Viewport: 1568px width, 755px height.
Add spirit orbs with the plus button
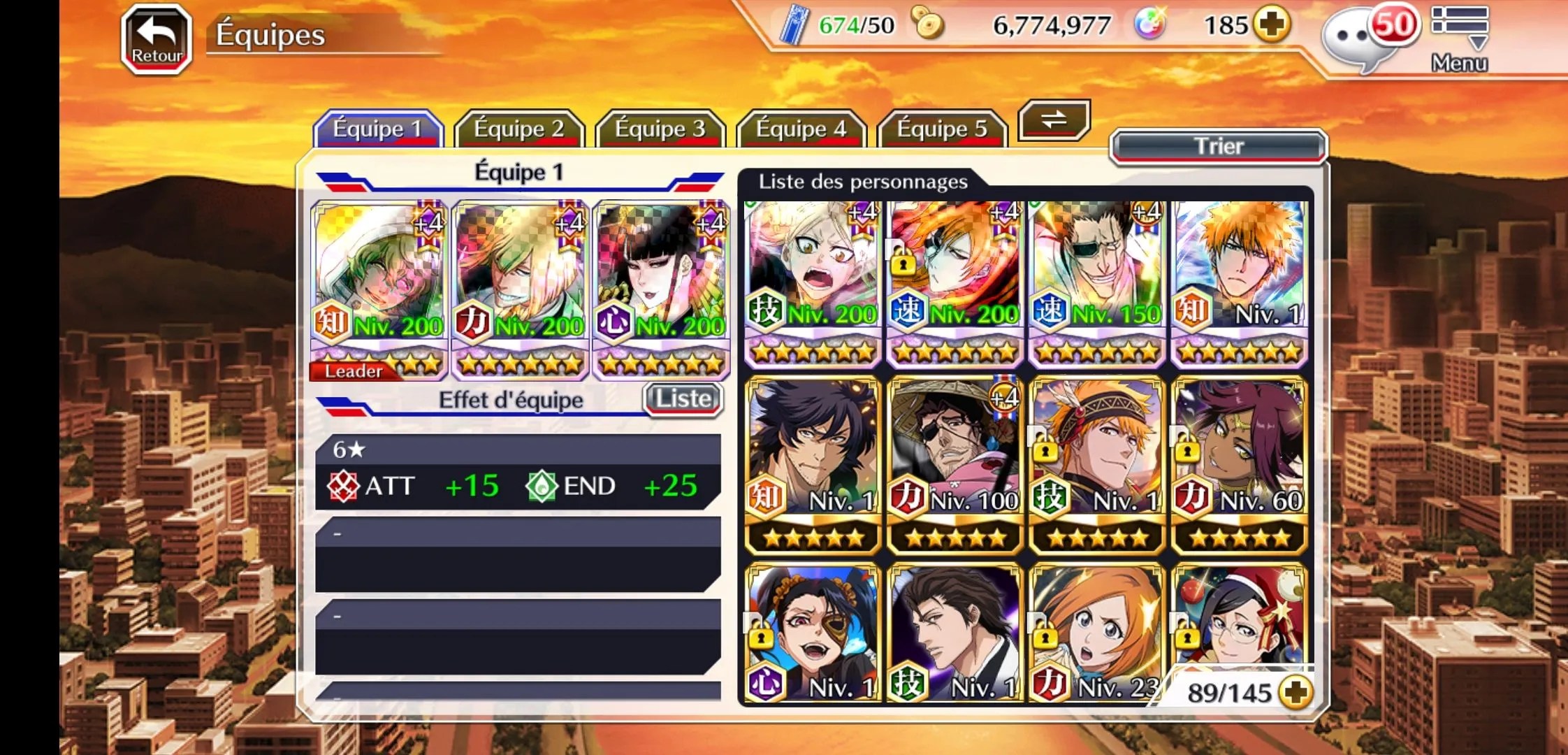click(x=1271, y=25)
